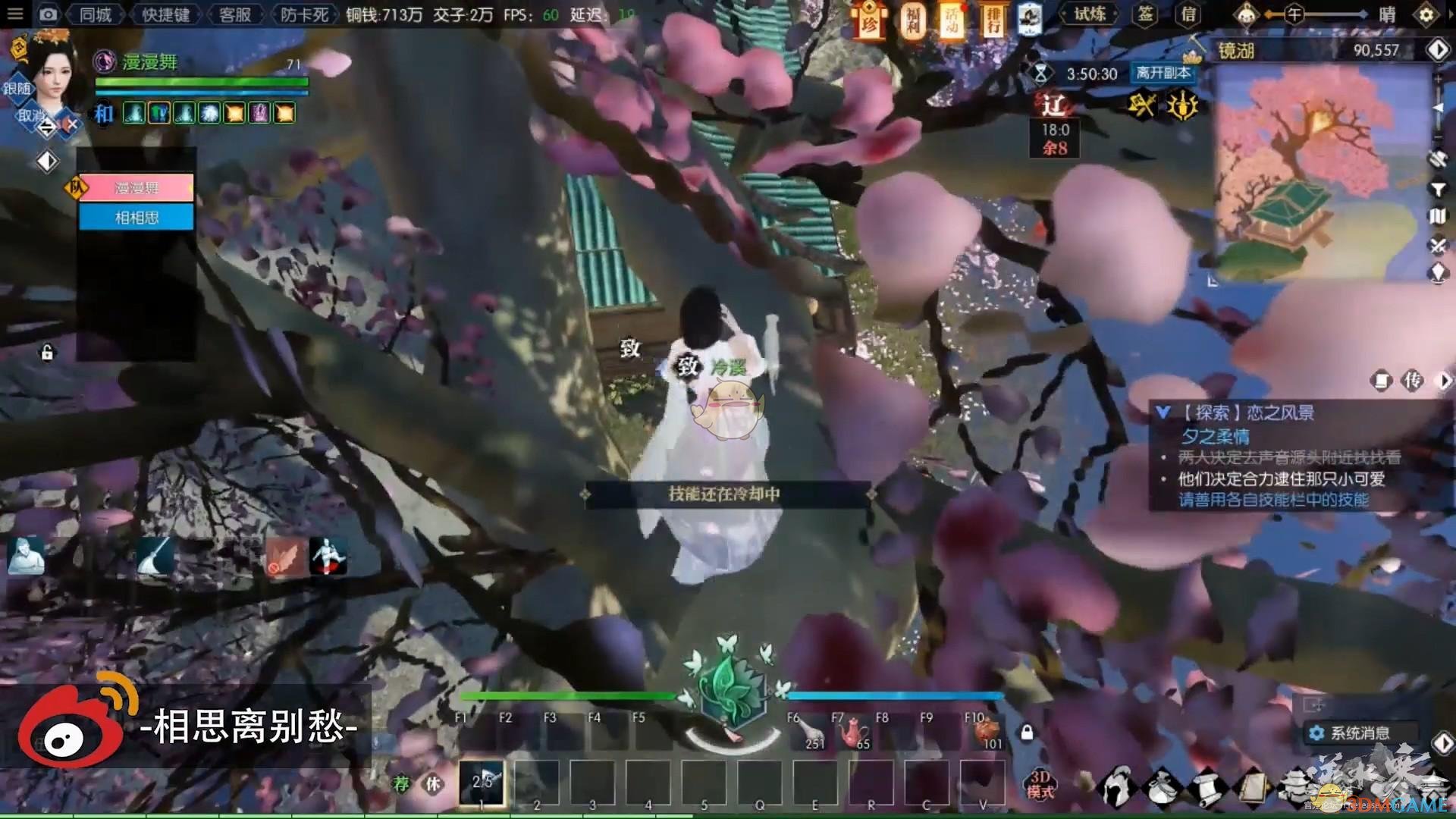Image resolution: width=1456 pixels, height=819 pixels.
Task: Open 客服 customer service
Action: click(x=234, y=14)
